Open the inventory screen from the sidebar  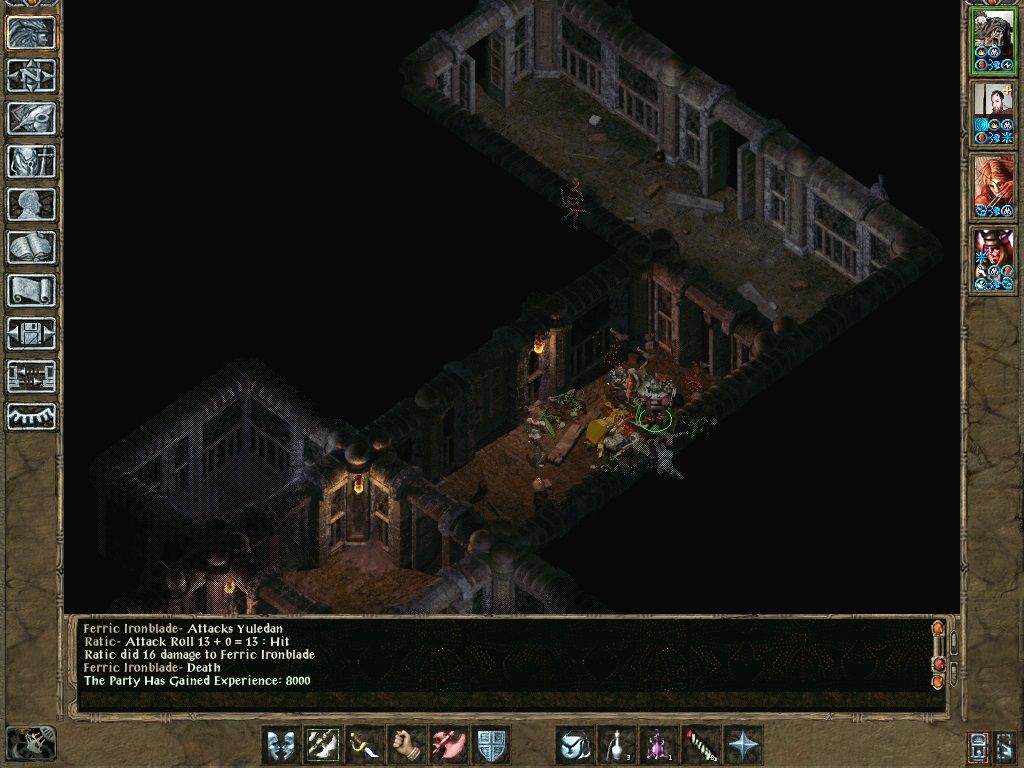pyautogui.click(x=32, y=161)
